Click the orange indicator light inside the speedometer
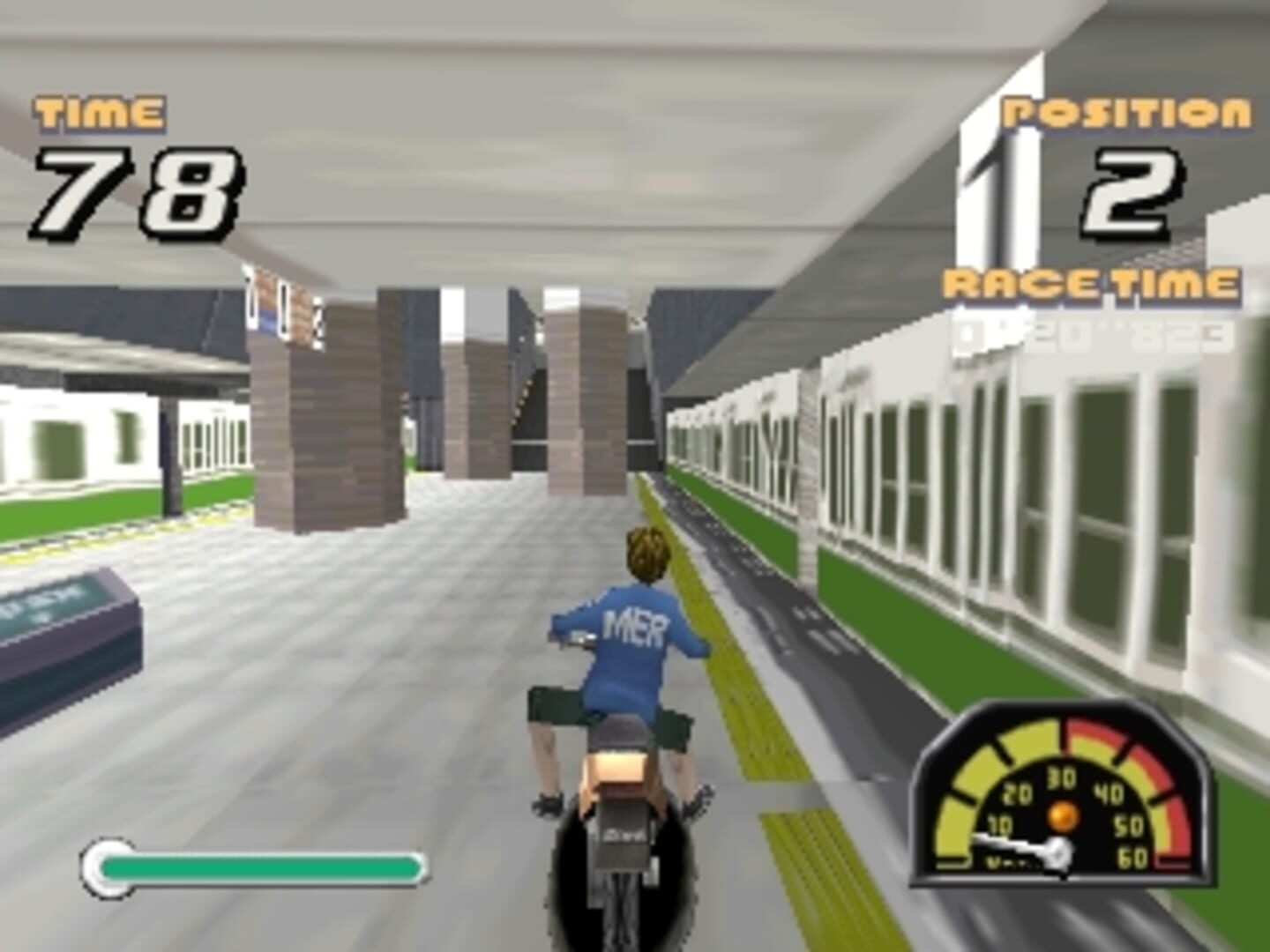This screenshot has height=952, width=1270. click(x=1063, y=815)
